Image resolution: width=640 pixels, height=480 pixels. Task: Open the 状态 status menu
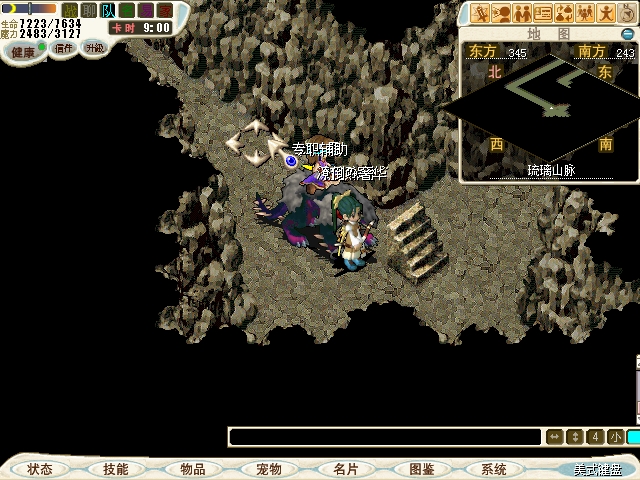tap(40, 469)
